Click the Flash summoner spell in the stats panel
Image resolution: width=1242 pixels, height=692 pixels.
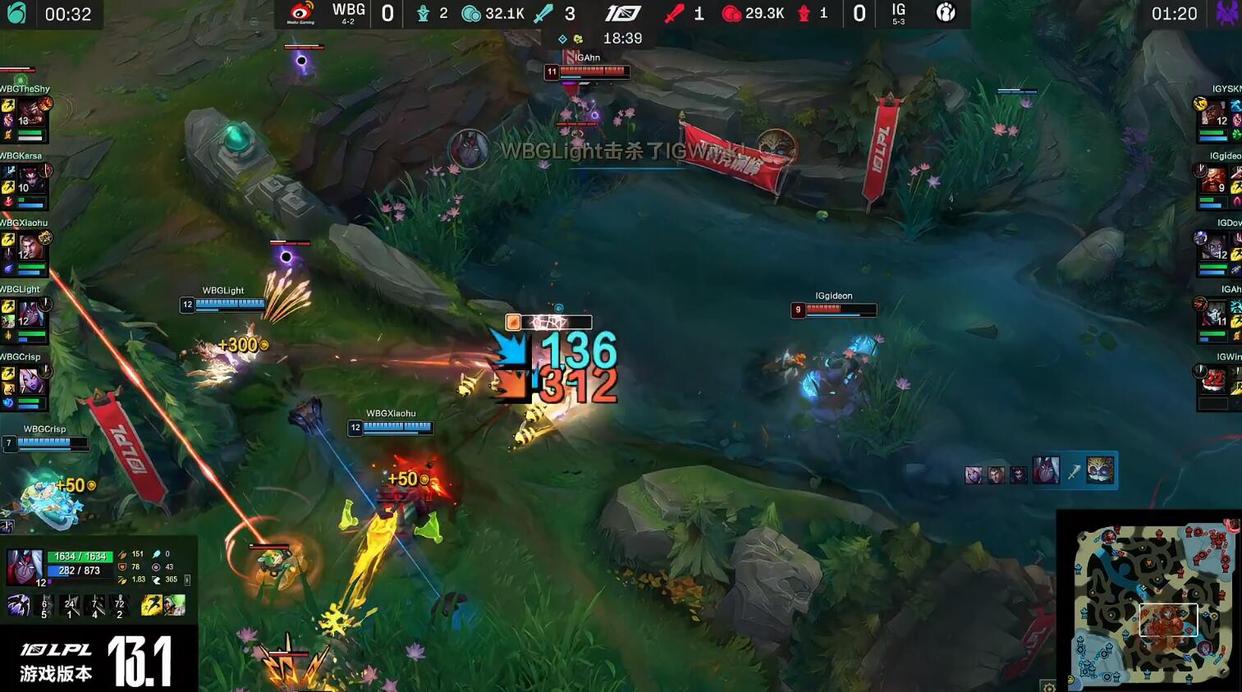[x=150, y=605]
